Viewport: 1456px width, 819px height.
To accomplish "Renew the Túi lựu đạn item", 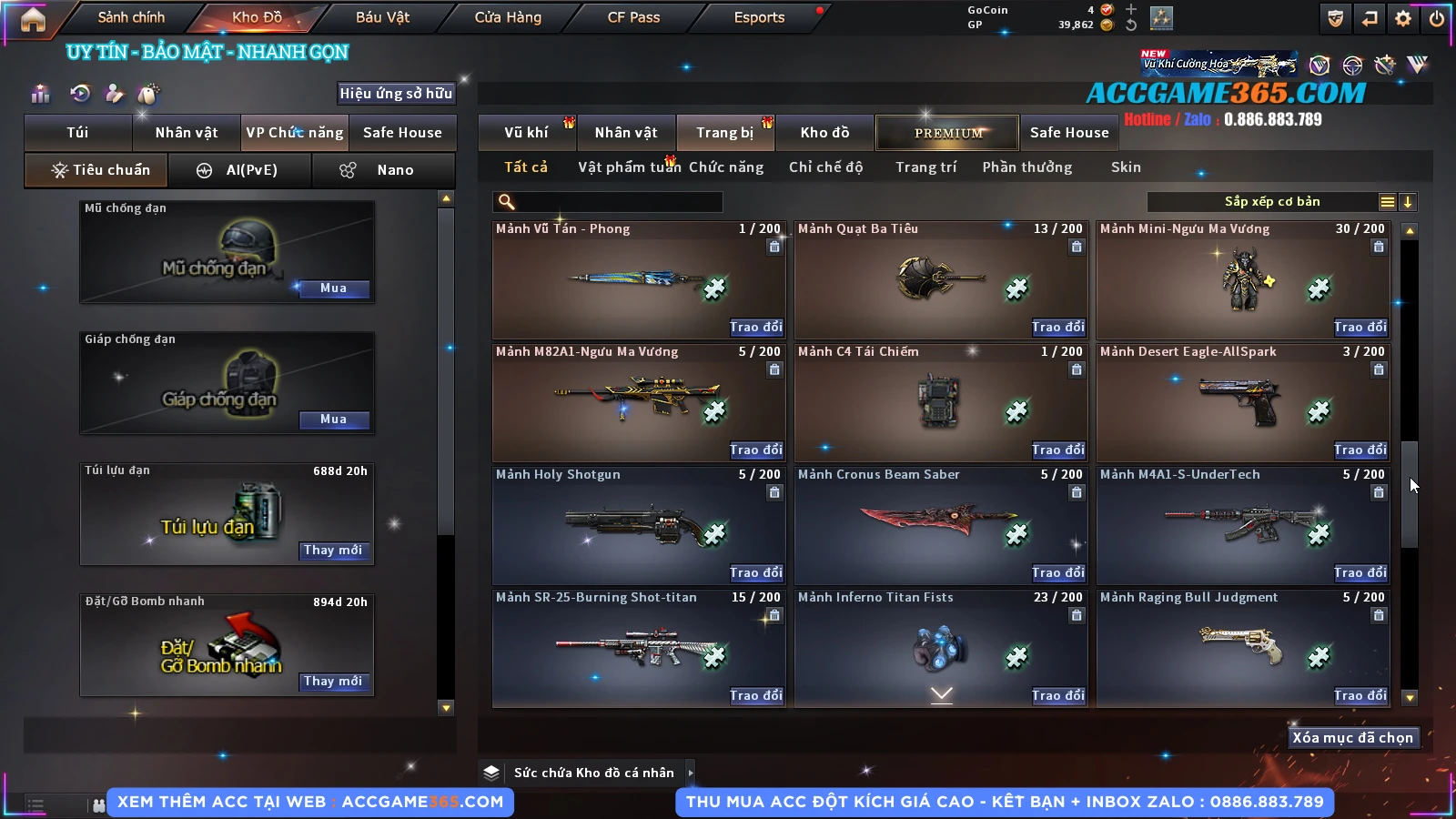I will click(x=333, y=551).
